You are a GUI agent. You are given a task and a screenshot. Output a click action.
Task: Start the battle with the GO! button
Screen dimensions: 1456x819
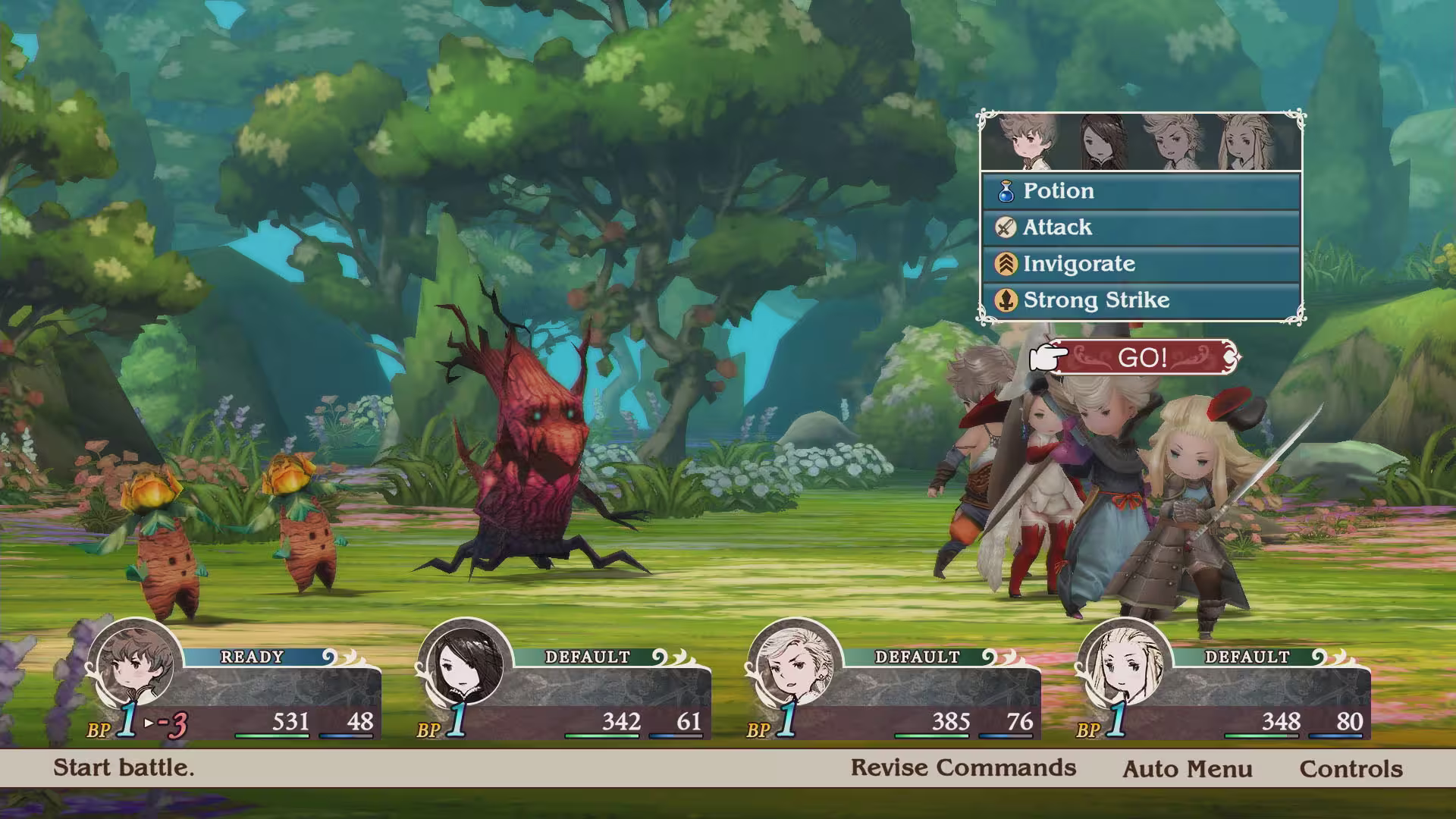(x=1142, y=357)
